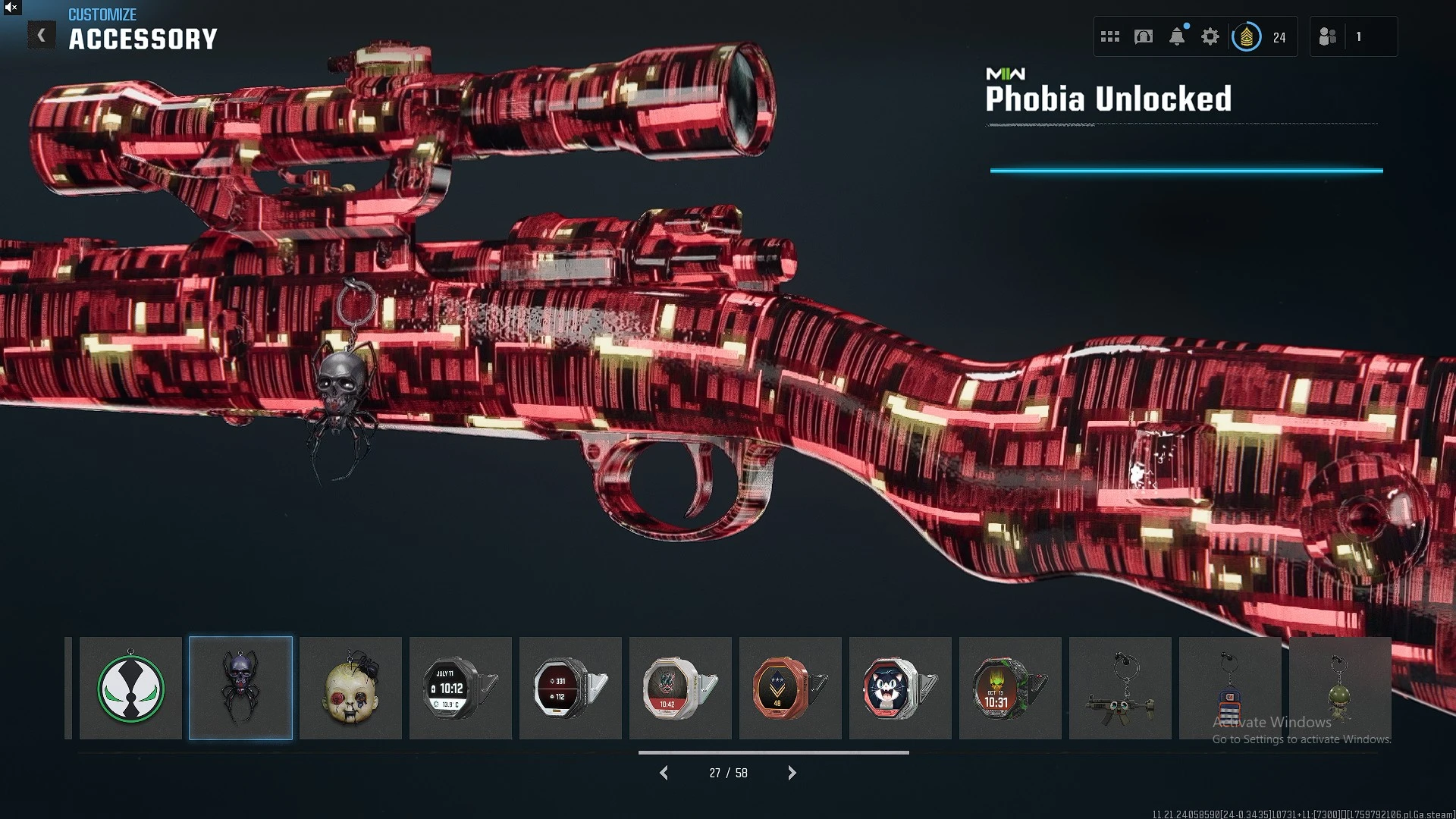Select the green Spawn emblem charm
This screenshot has width=1456, height=819.
130,688
